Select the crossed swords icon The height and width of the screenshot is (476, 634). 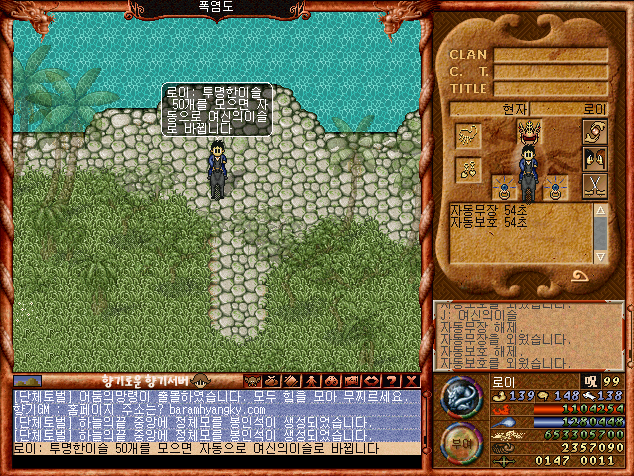(594, 185)
